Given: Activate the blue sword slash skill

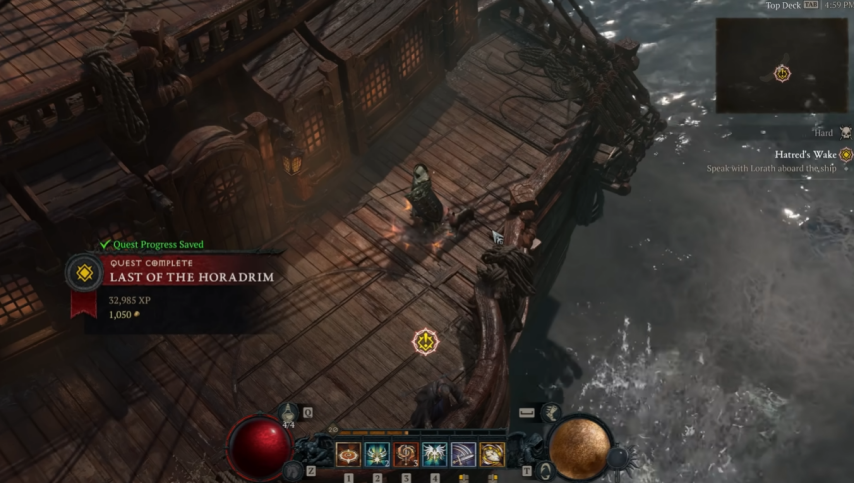Looking at the screenshot, I should coord(463,455).
